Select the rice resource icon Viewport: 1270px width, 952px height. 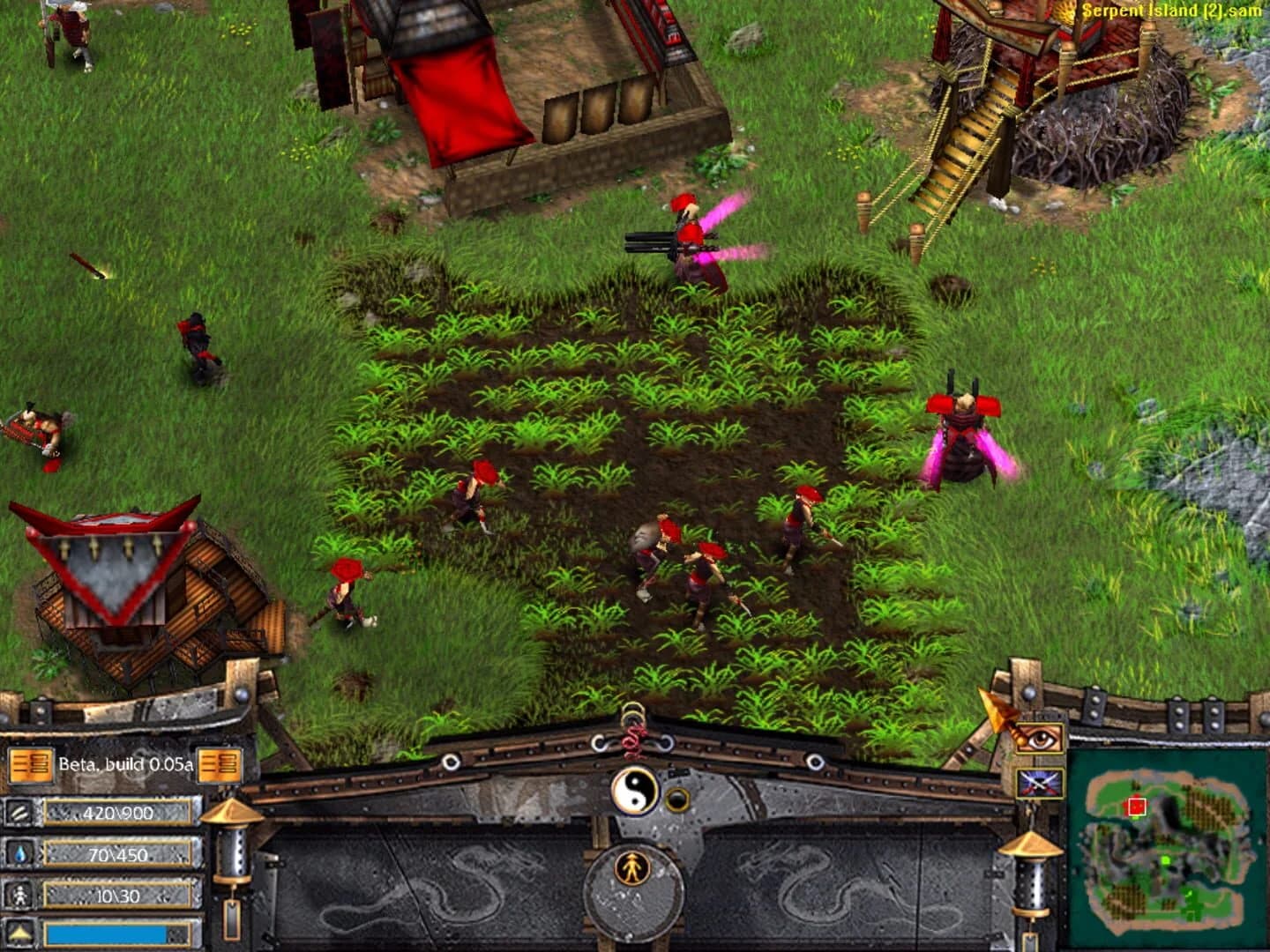coord(21,810)
